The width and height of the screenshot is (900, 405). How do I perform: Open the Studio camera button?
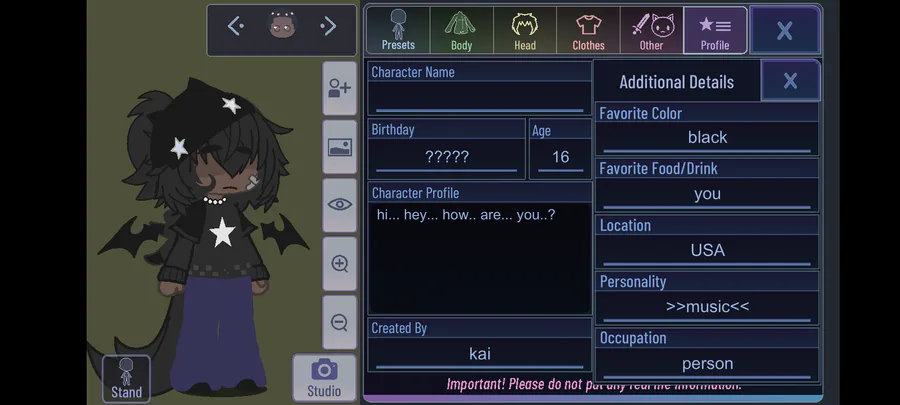[x=324, y=378]
